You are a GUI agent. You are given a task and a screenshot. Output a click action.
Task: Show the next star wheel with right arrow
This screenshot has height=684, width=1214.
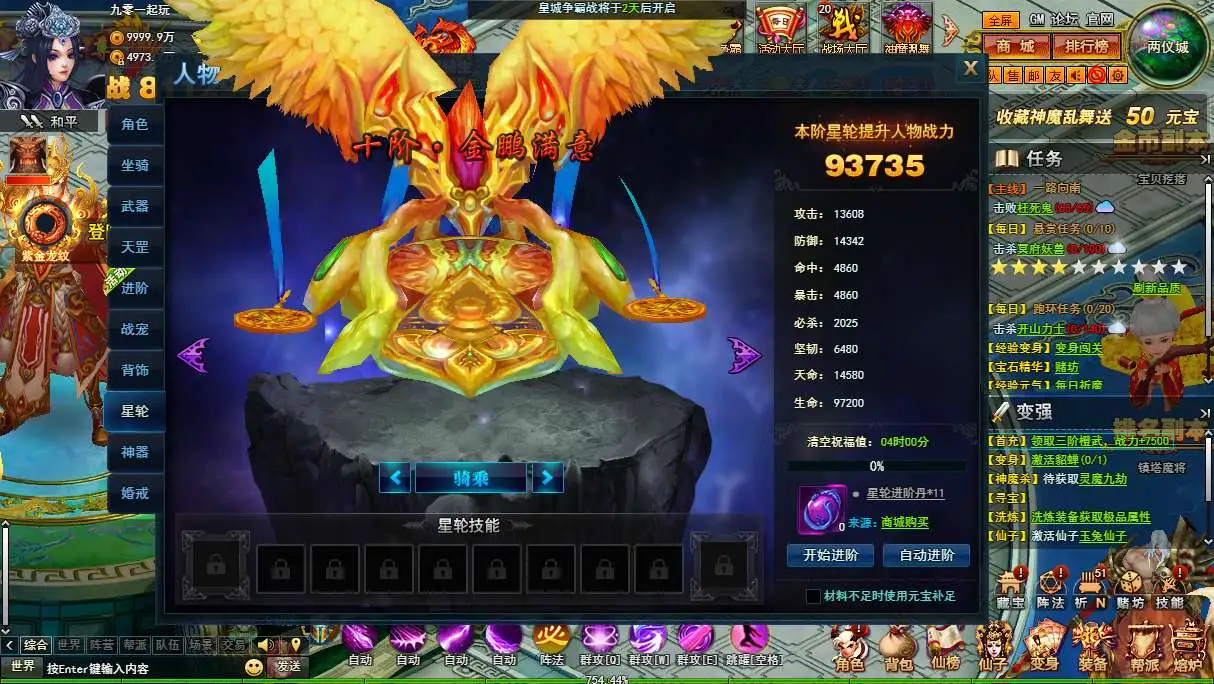pos(743,354)
